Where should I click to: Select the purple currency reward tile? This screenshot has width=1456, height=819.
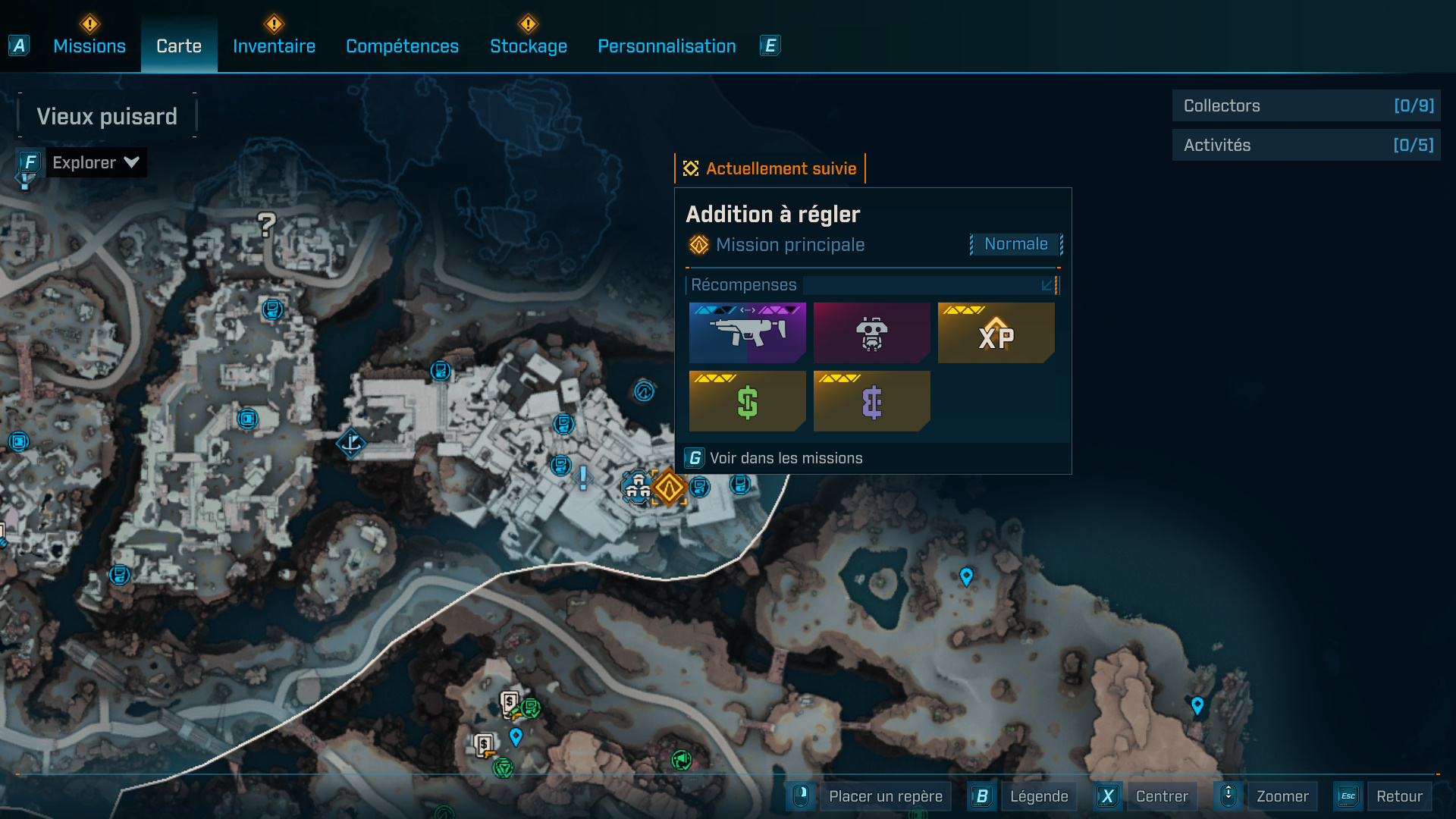click(871, 400)
